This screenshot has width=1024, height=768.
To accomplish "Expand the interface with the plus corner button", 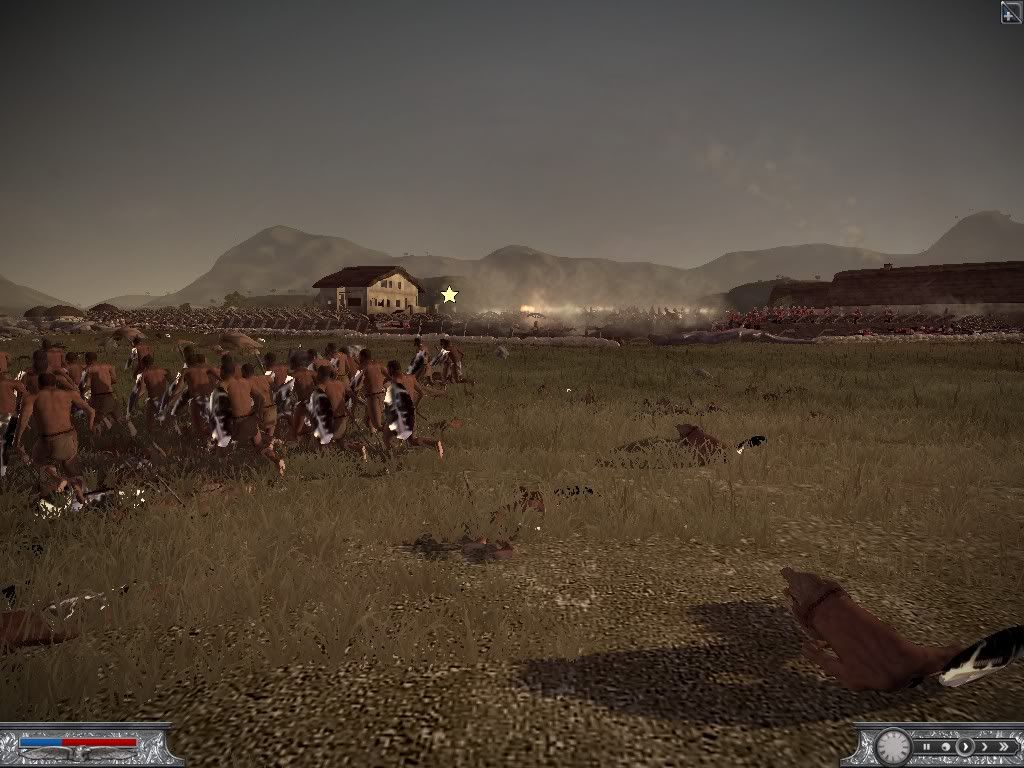I will (1011, 11).
